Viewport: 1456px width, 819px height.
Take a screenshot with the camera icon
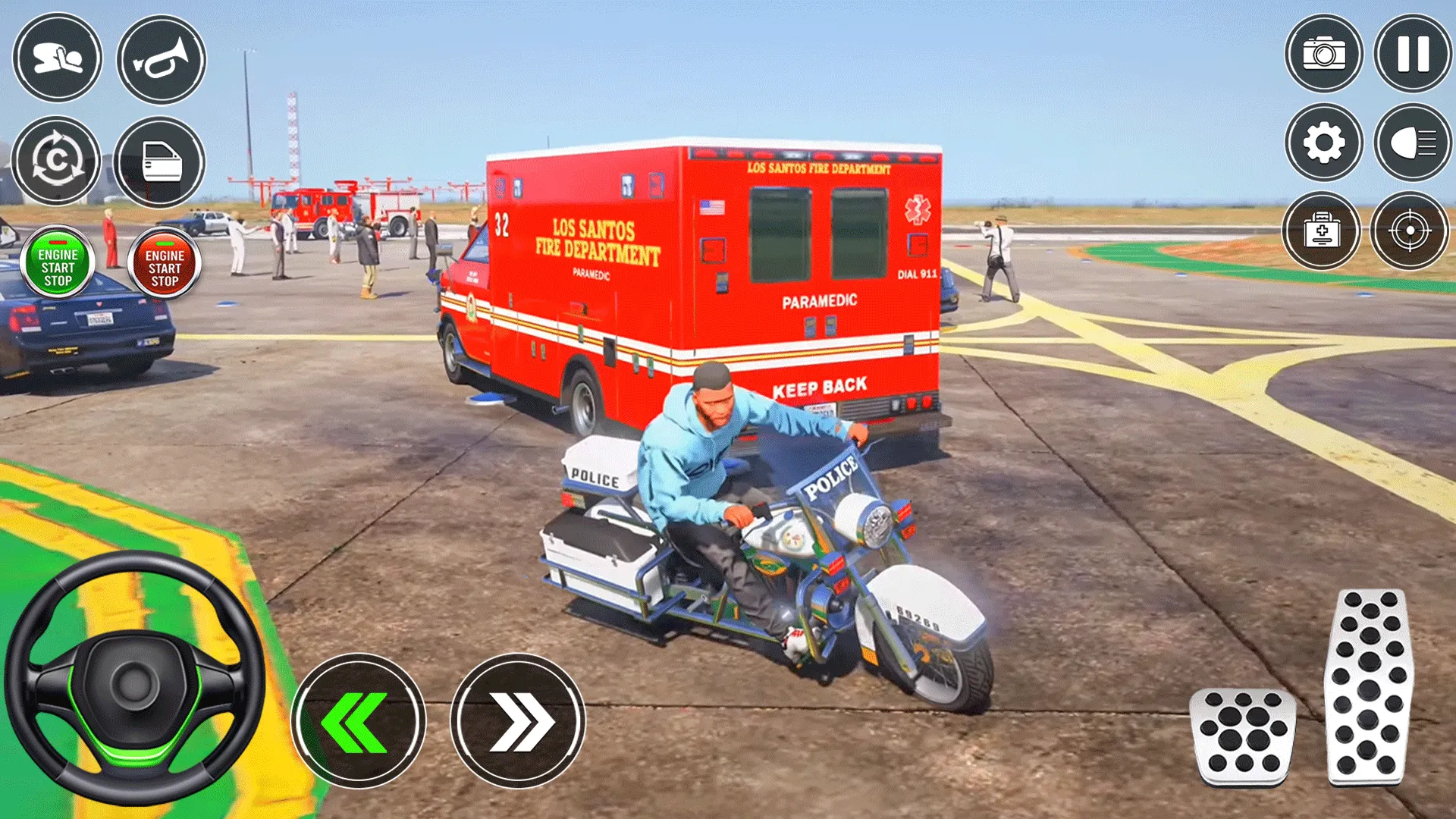[x=1323, y=53]
